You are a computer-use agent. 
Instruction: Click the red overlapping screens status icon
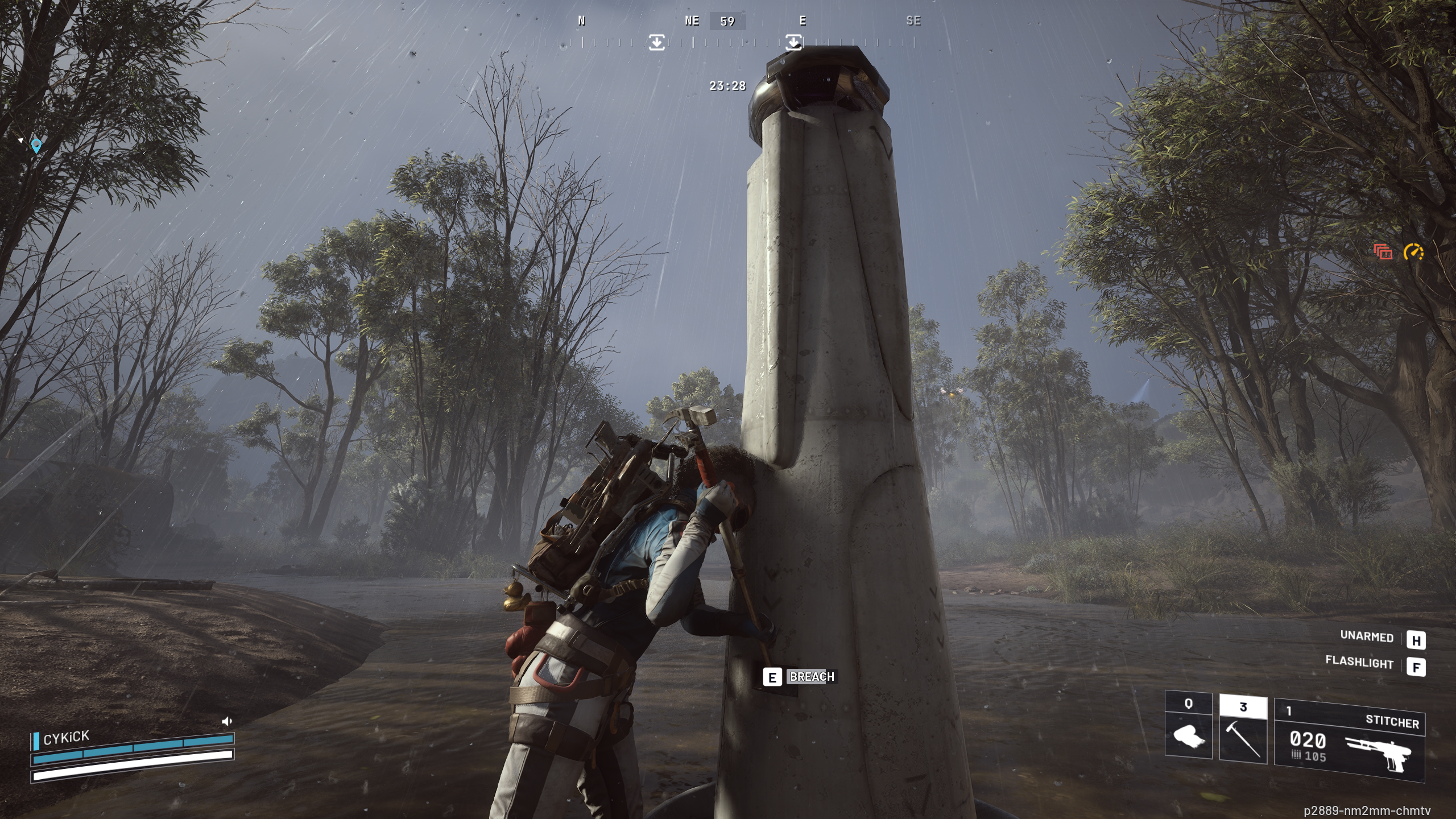(x=1383, y=252)
